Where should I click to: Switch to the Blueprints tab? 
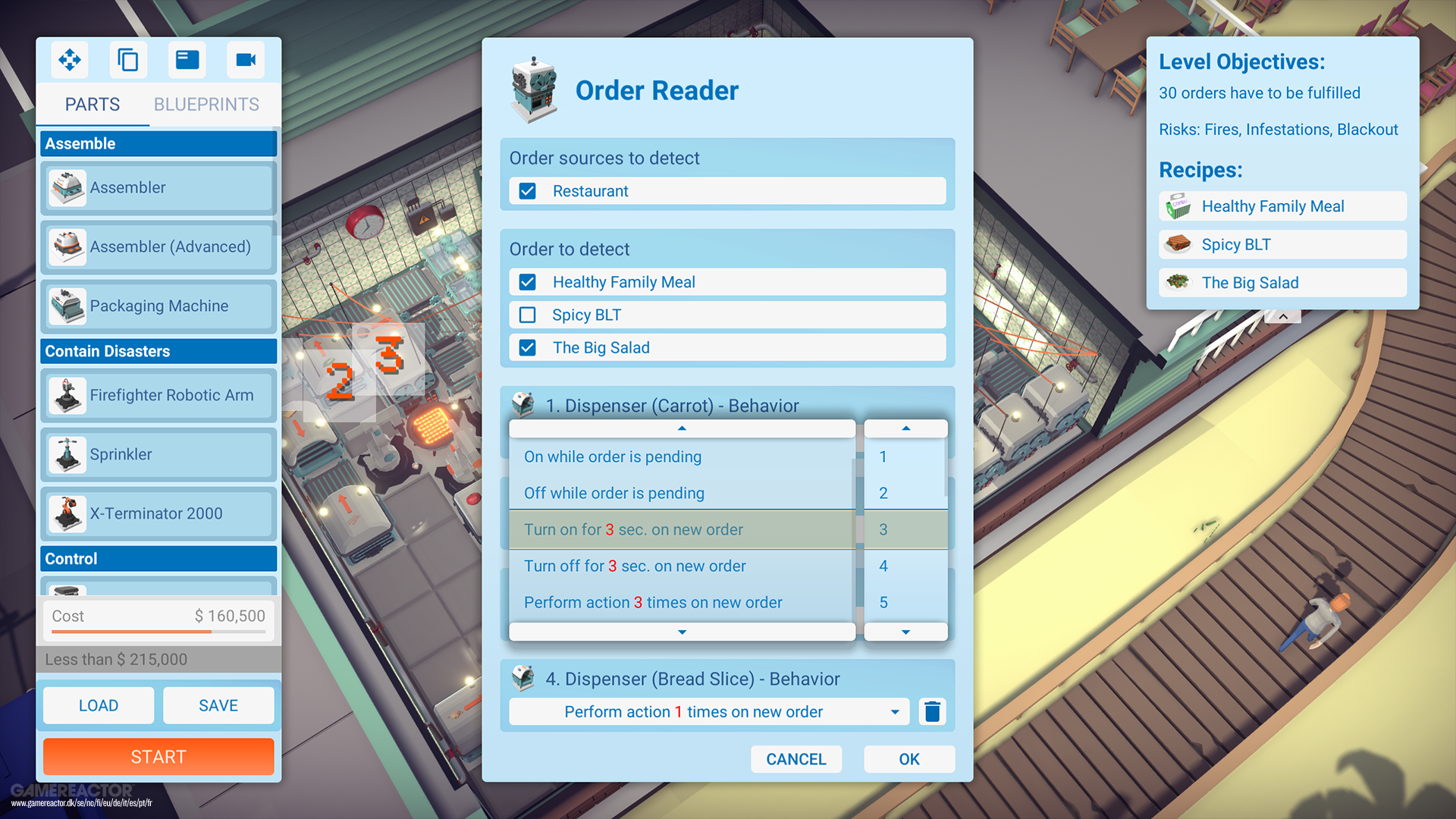pos(206,104)
